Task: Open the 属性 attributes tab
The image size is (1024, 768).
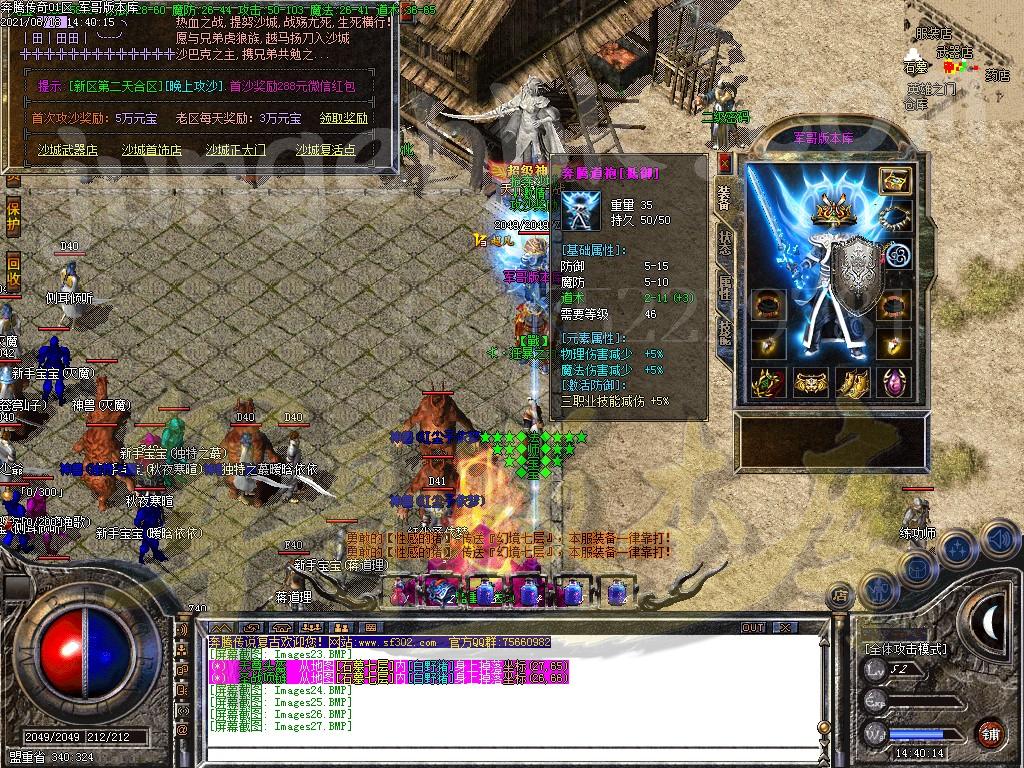Action: [x=725, y=285]
